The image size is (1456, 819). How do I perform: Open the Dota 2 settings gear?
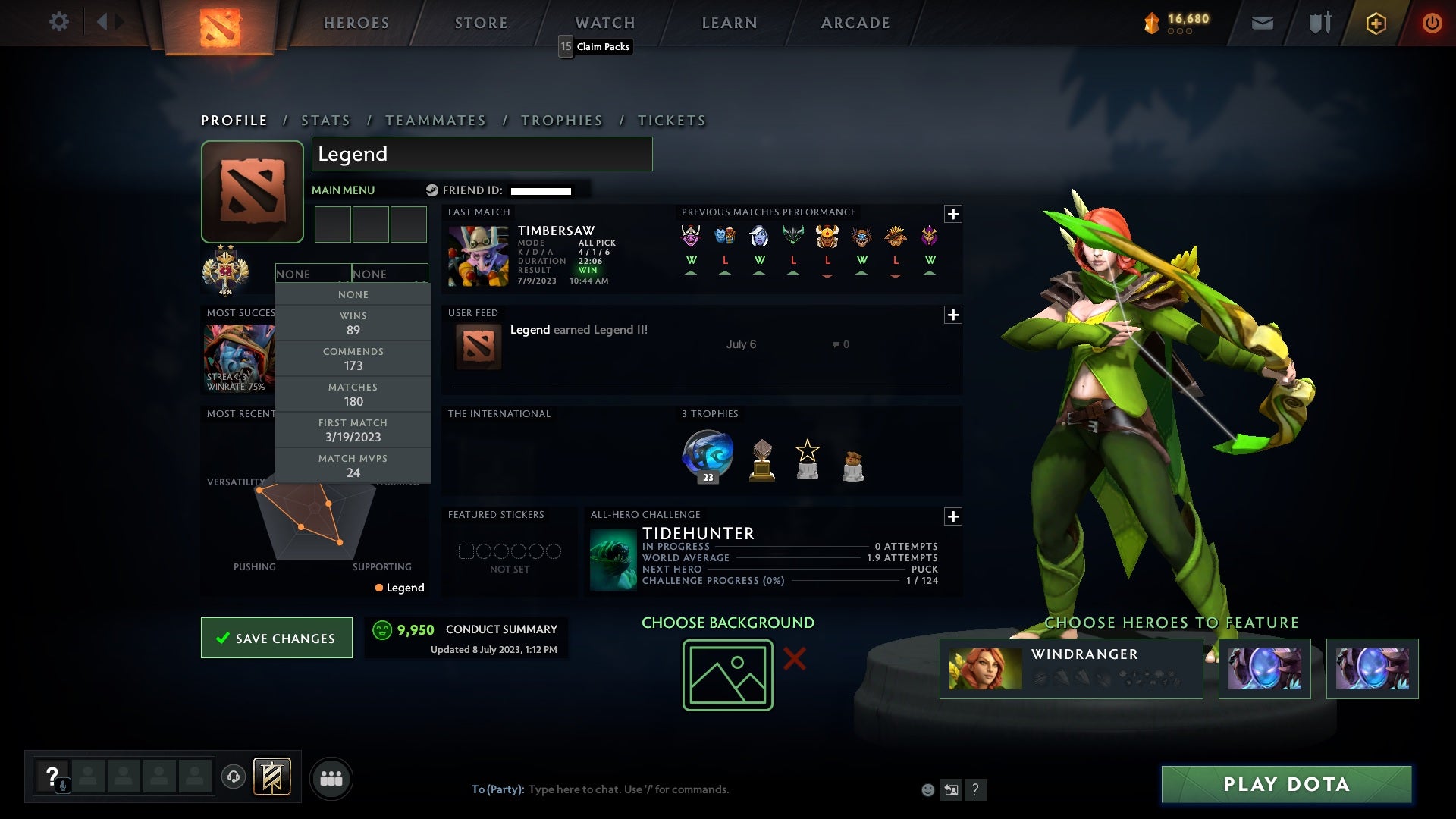click(59, 22)
